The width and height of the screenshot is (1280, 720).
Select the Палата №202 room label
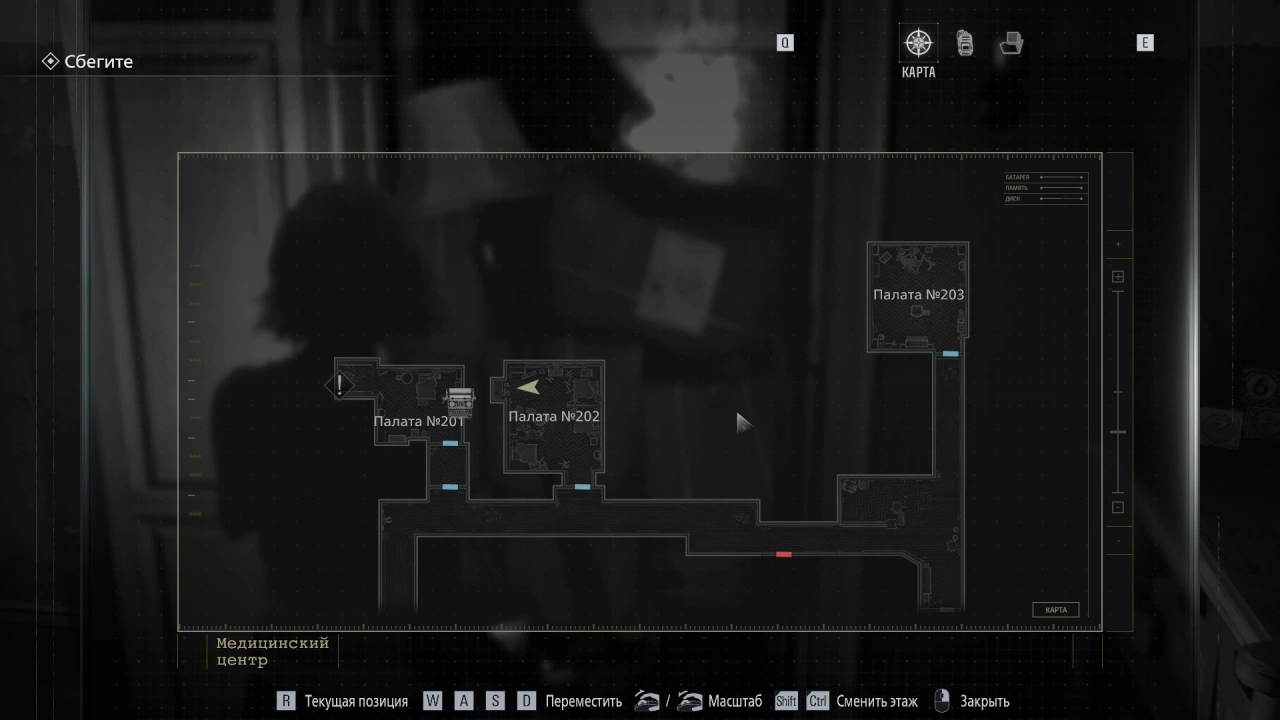point(554,416)
